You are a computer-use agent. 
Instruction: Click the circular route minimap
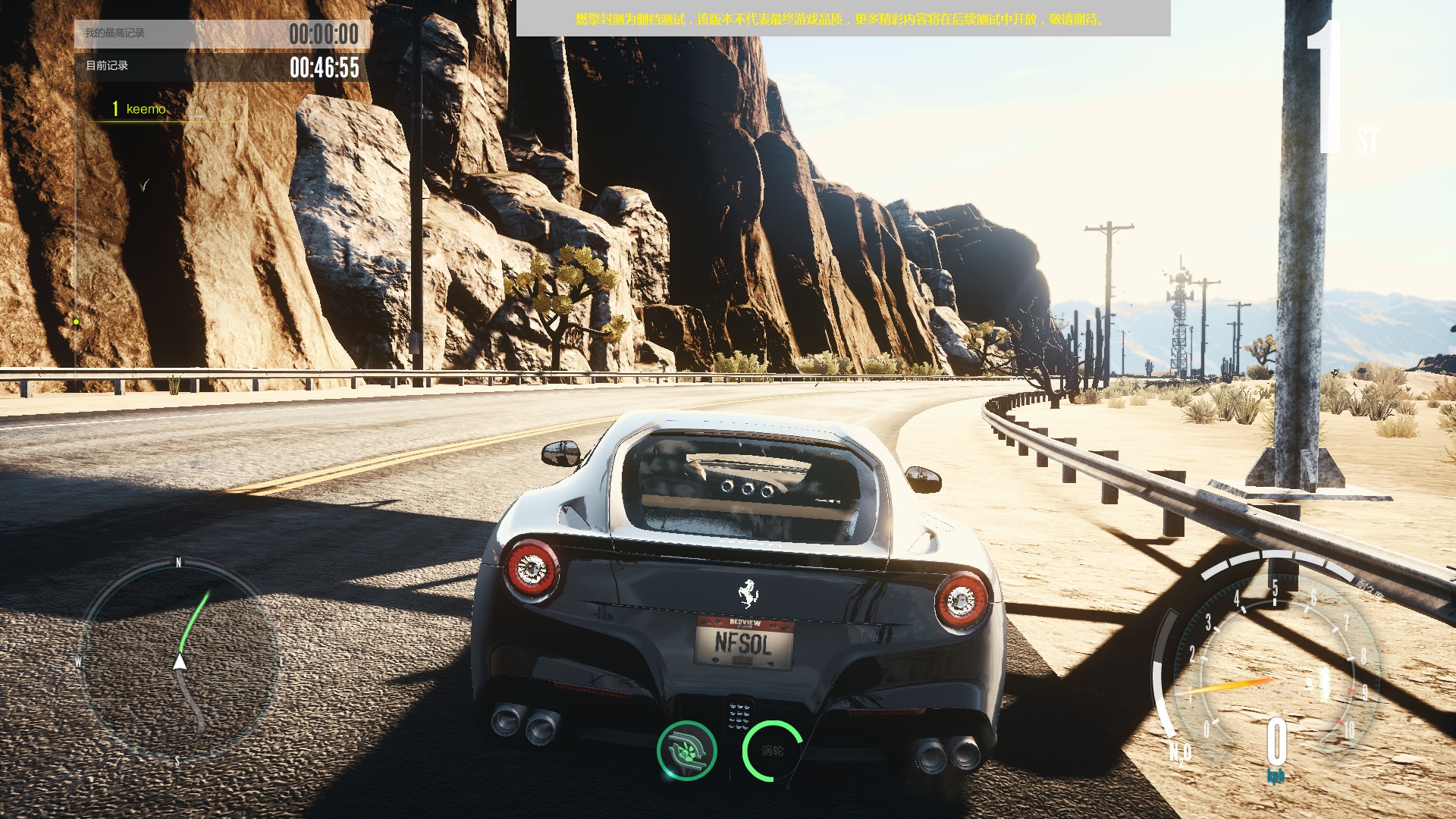tap(179, 662)
